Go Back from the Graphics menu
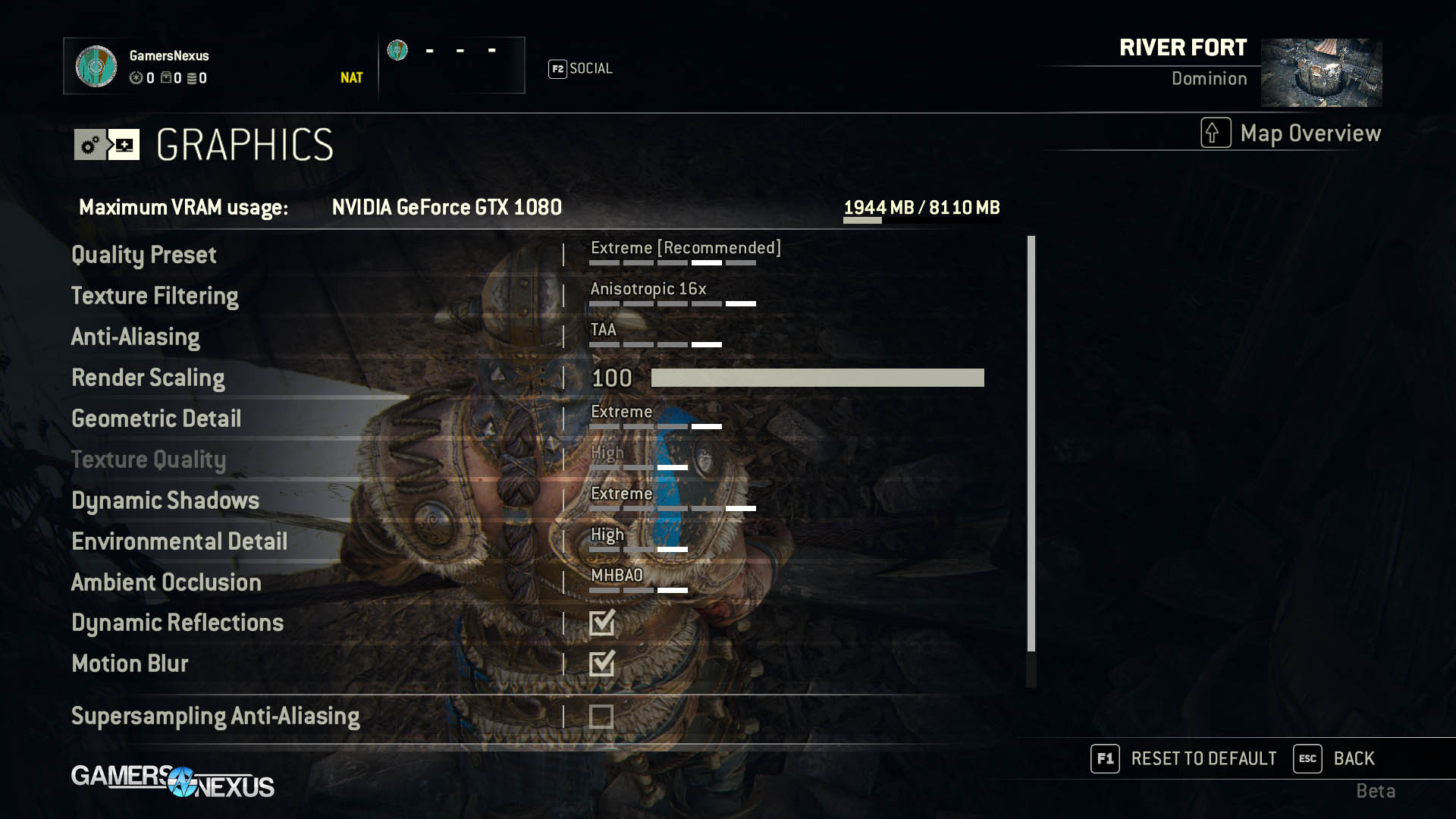The width and height of the screenshot is (1456, 819). [x=1335, y=758]
